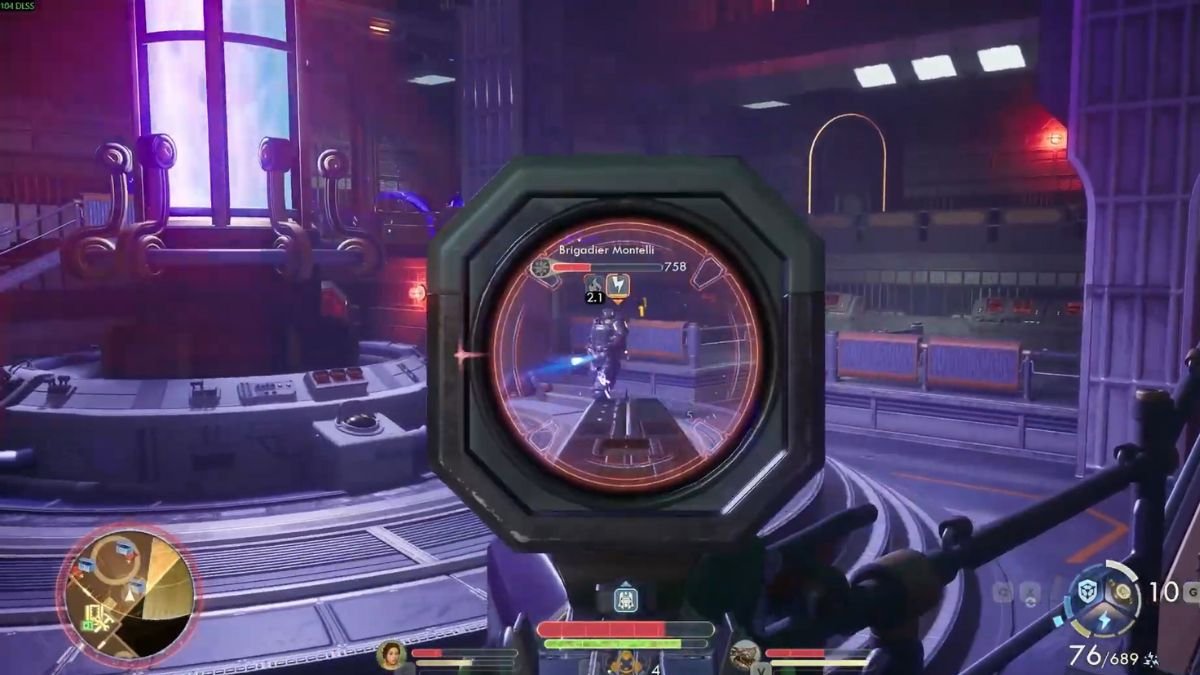The height and width of the screenshot is (675, 1200).
Task: Click the burn status icon on Brigadier Montelli
Action: [x=594, y=285]
